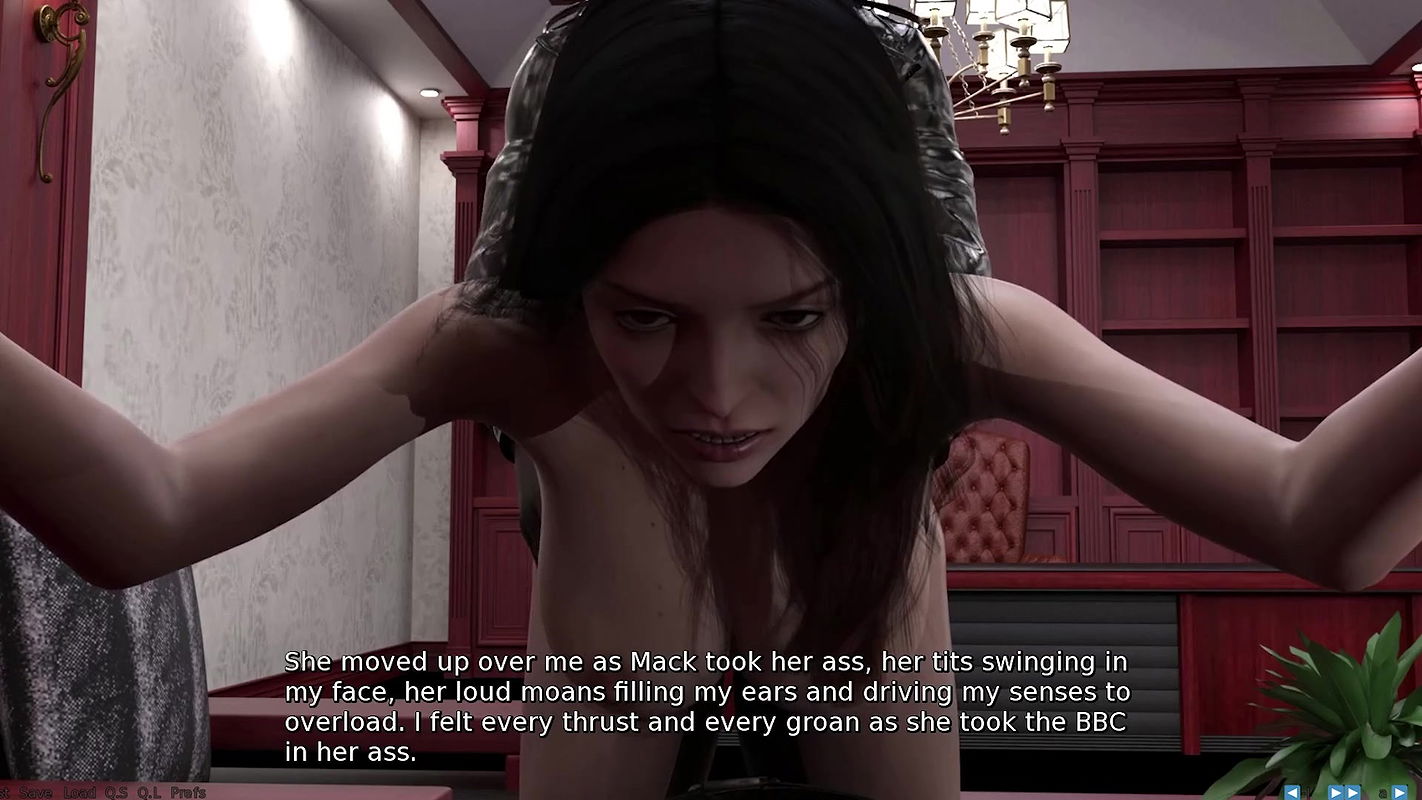Open the Save screen from the quick menu
This screenshot has height=800, width=1422.
tap(37, 792)
